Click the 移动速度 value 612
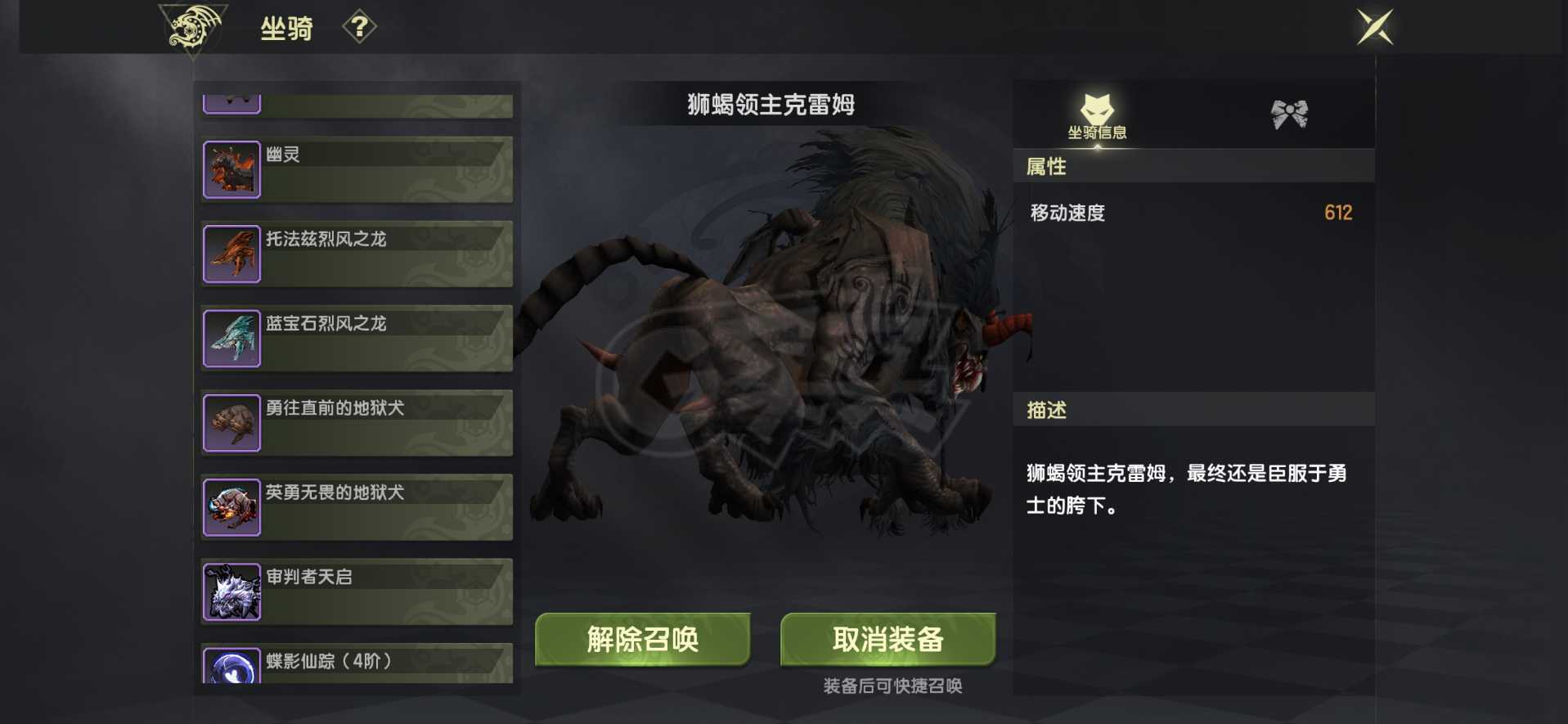The height and width of the screenshot is (724, 1568). 1339,213
